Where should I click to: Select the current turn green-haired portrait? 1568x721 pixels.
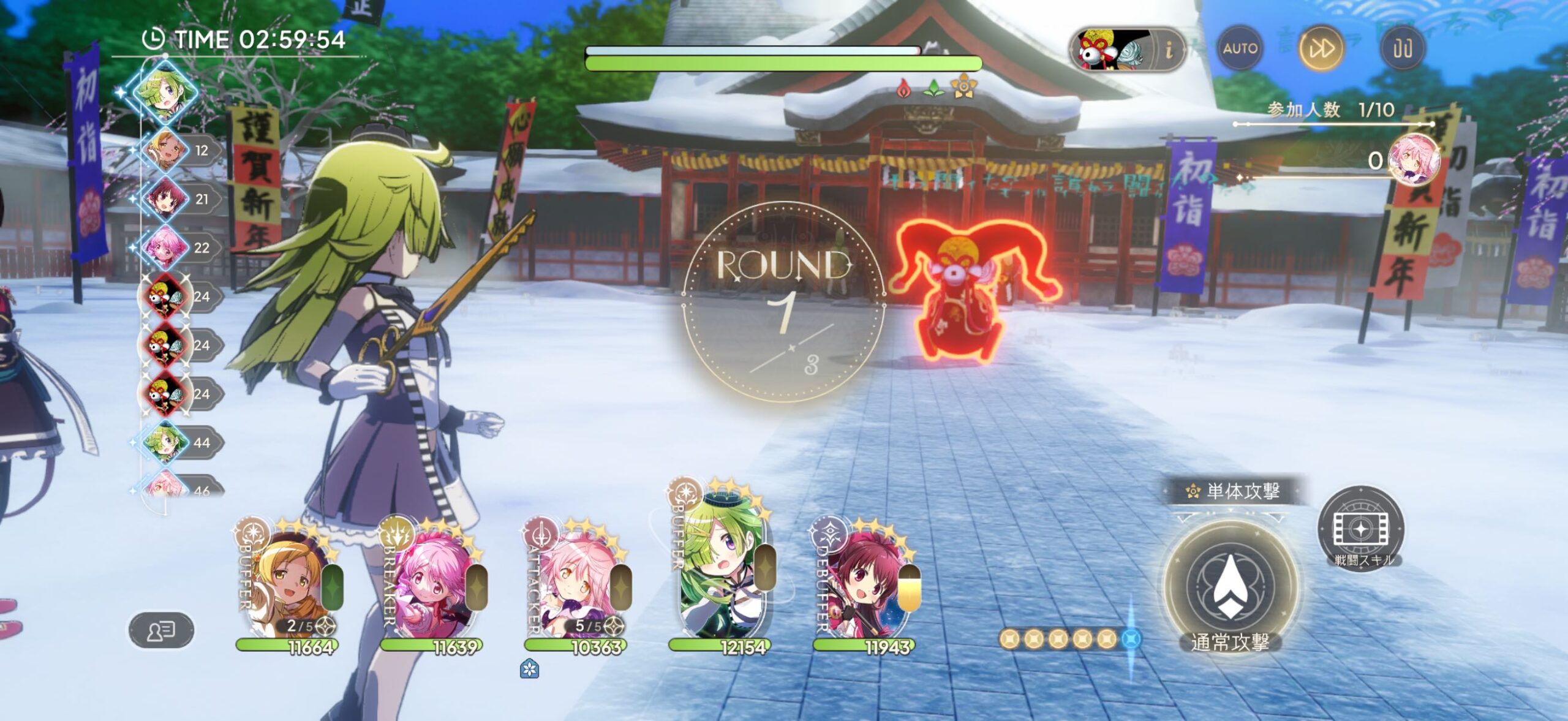pos(164,92)
